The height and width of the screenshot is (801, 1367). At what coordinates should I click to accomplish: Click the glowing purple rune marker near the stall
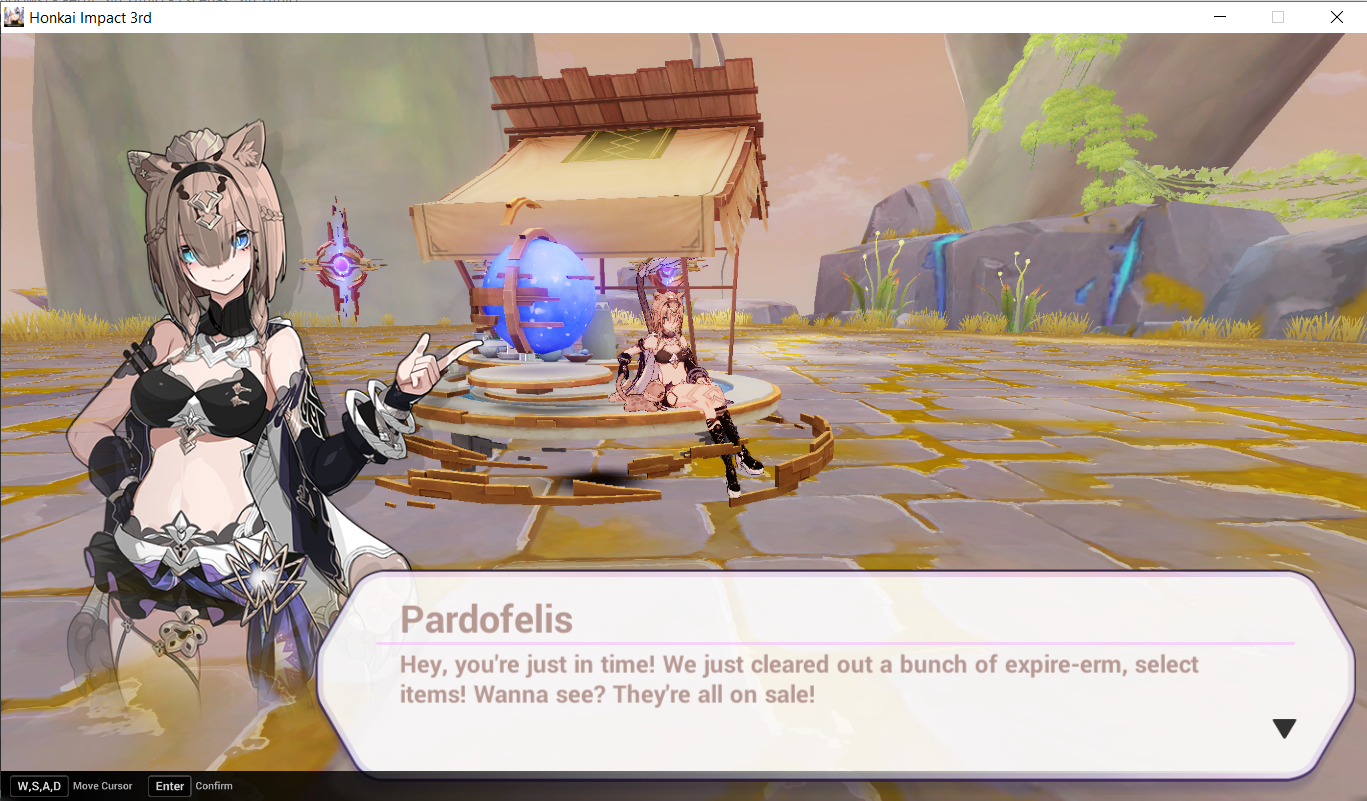pyautogui.click(x=340, y=265)
